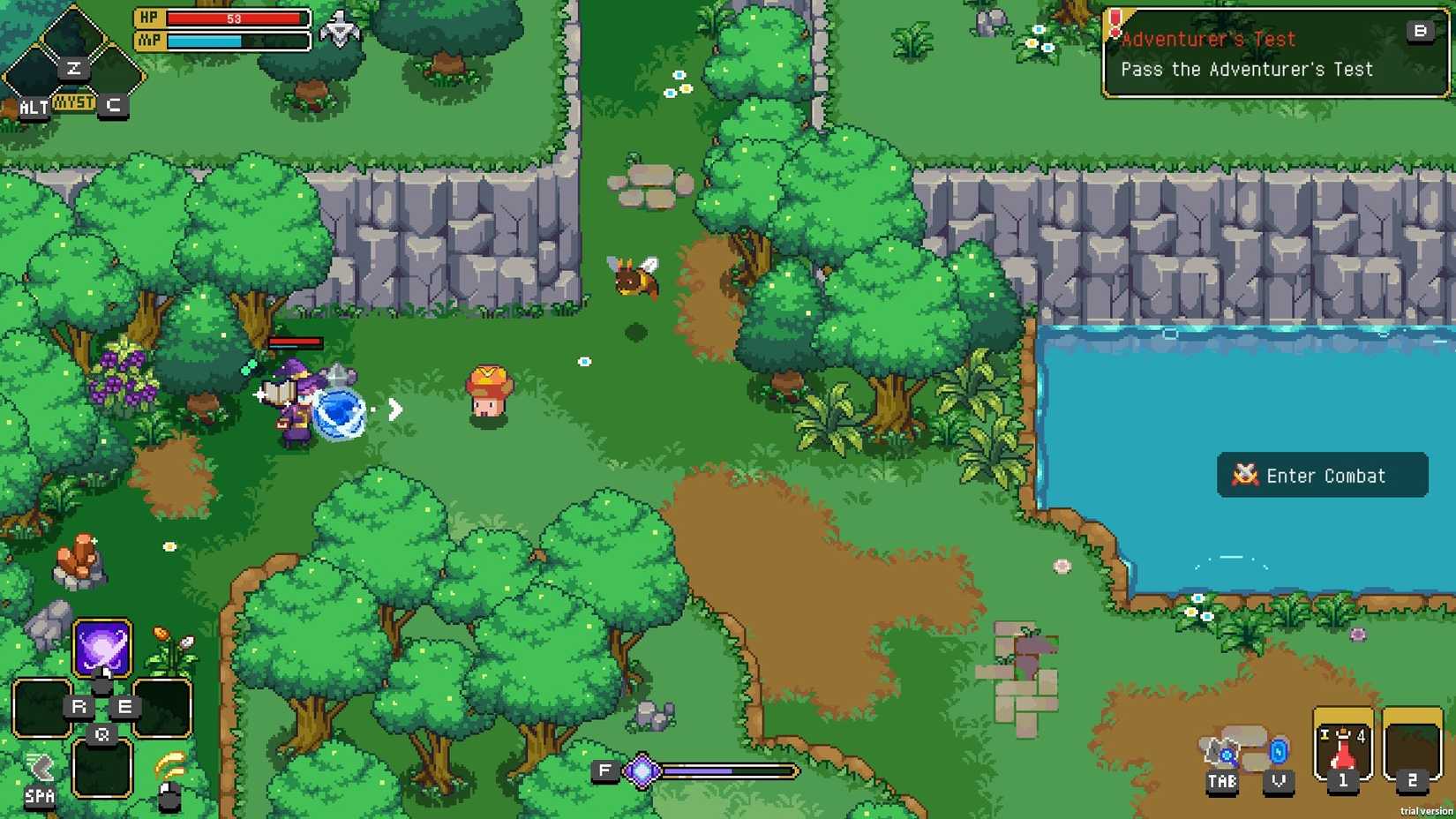Click the white compass arrow near the HP bar
This screenshot has width=1456, height=819.
(340, 26)
